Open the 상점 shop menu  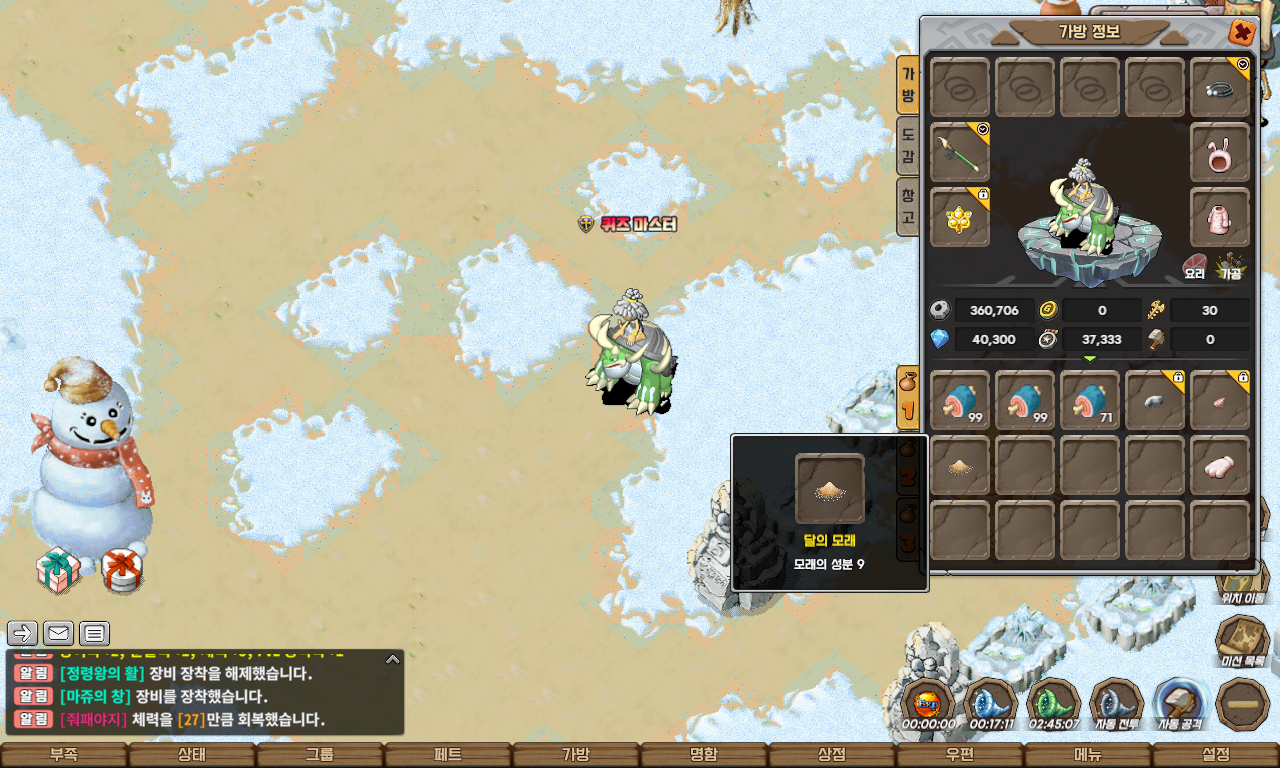point(832,755)
